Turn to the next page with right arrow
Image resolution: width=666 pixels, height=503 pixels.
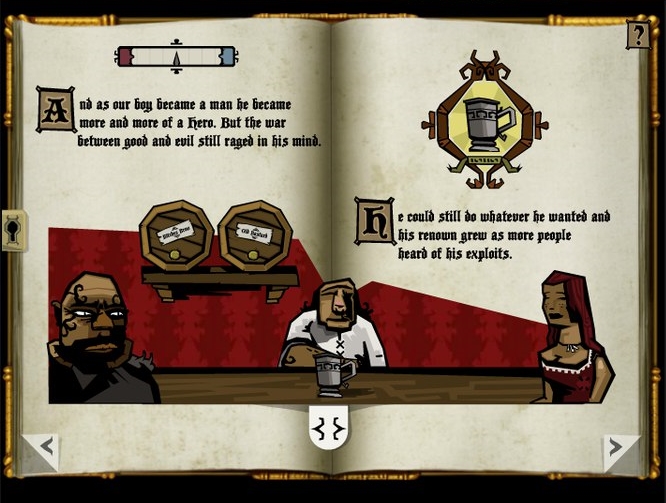tap(618, 448)
